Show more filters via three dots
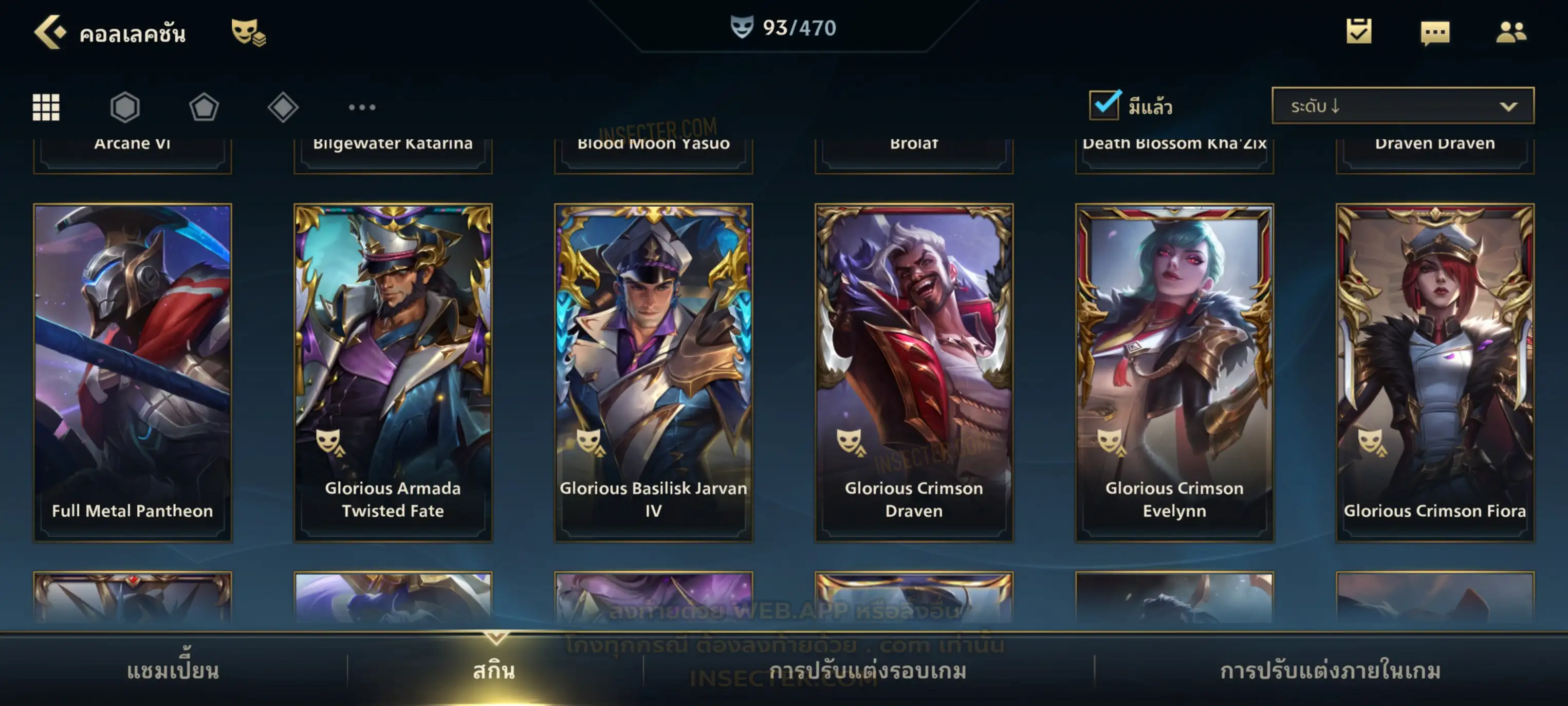1568x706 pixels. tap(362, 107)
